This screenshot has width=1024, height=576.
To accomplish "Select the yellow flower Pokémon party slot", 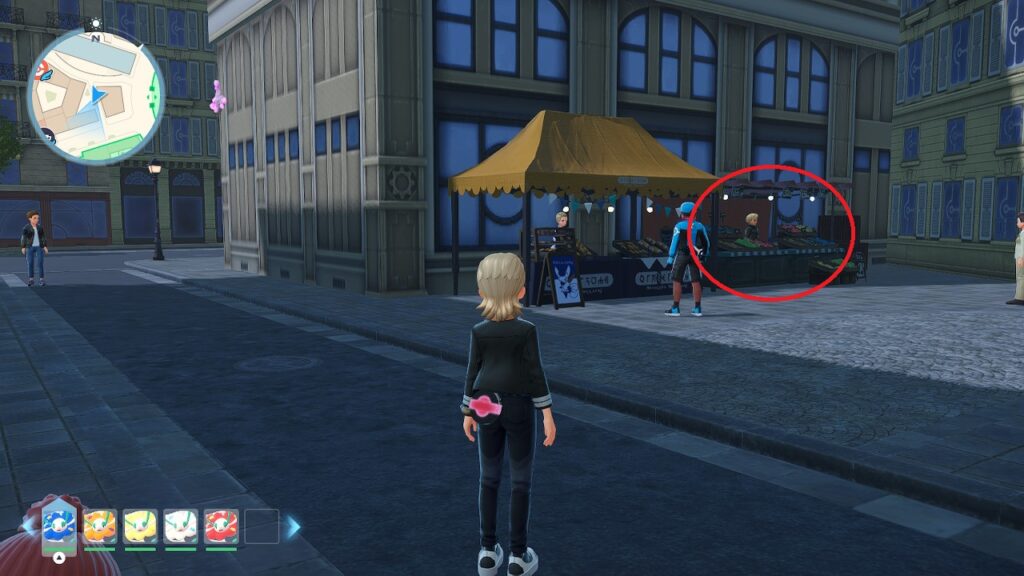I will pyautogui.click(x=140, y=525).
